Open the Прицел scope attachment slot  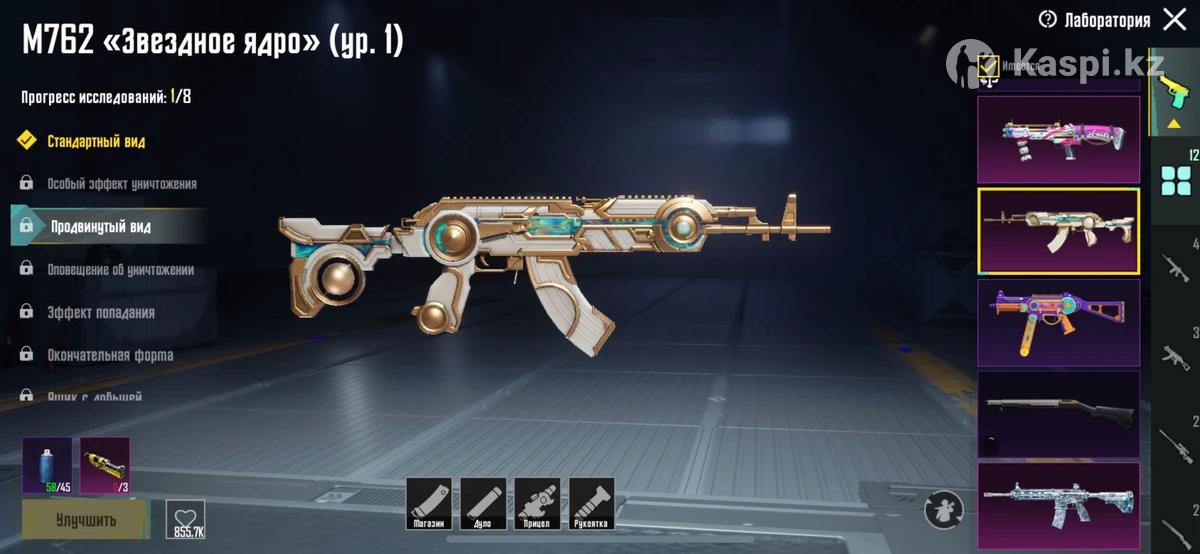point(537,503)
